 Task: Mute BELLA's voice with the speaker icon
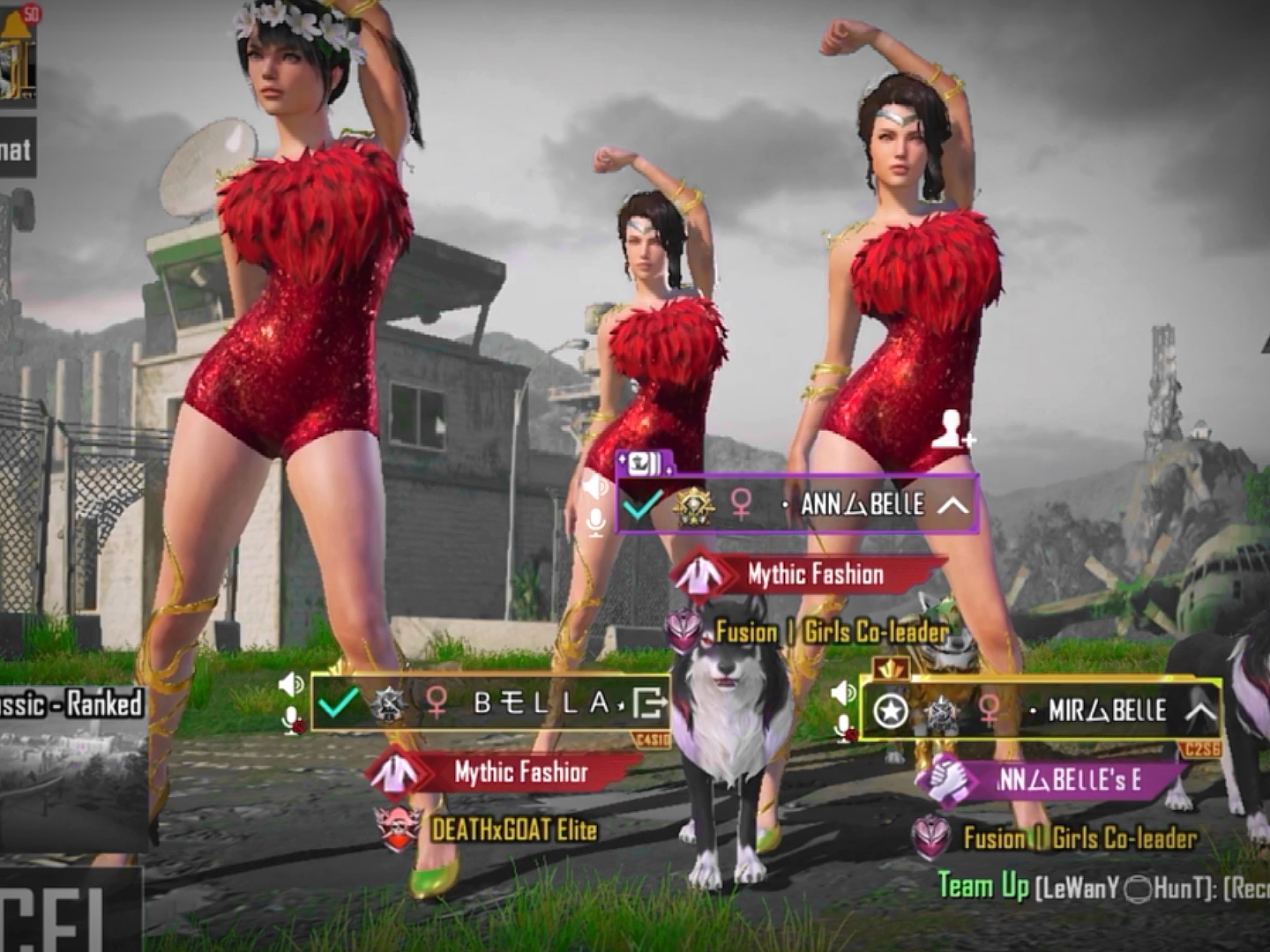pos(288,683)
